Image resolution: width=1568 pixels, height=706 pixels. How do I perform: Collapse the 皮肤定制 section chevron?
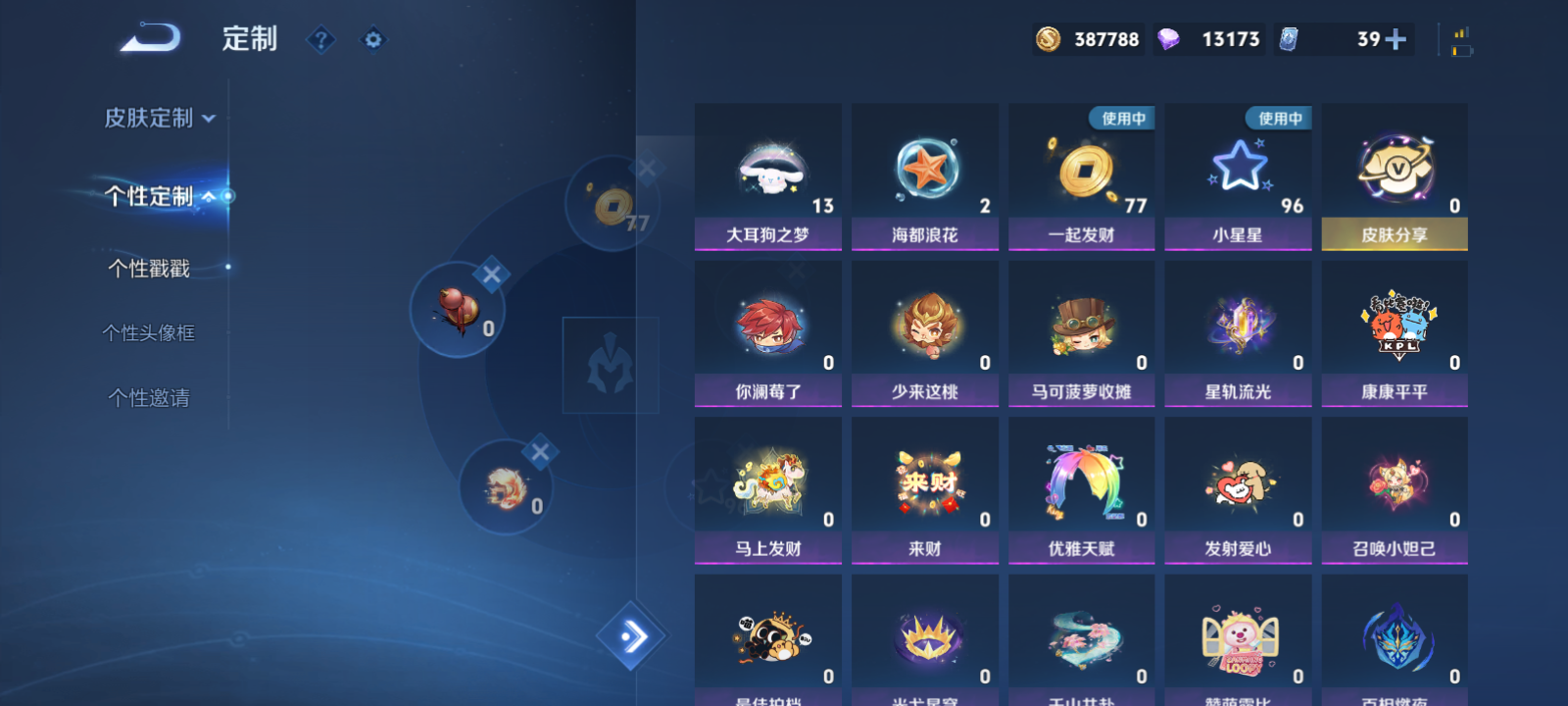click(207, 116)
